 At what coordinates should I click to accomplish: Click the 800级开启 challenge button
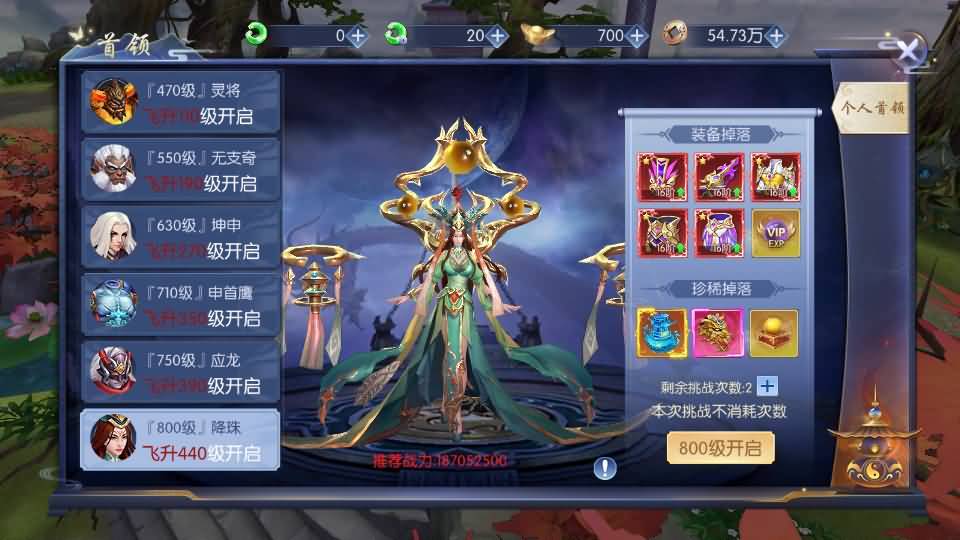click(720, 449)
